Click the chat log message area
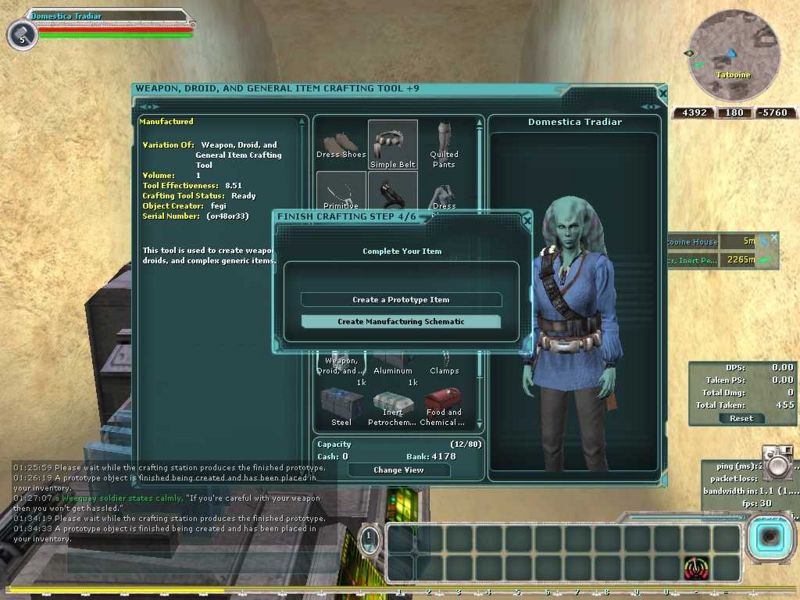The width and height of the screenshot is (800, 600). (170, 500)
